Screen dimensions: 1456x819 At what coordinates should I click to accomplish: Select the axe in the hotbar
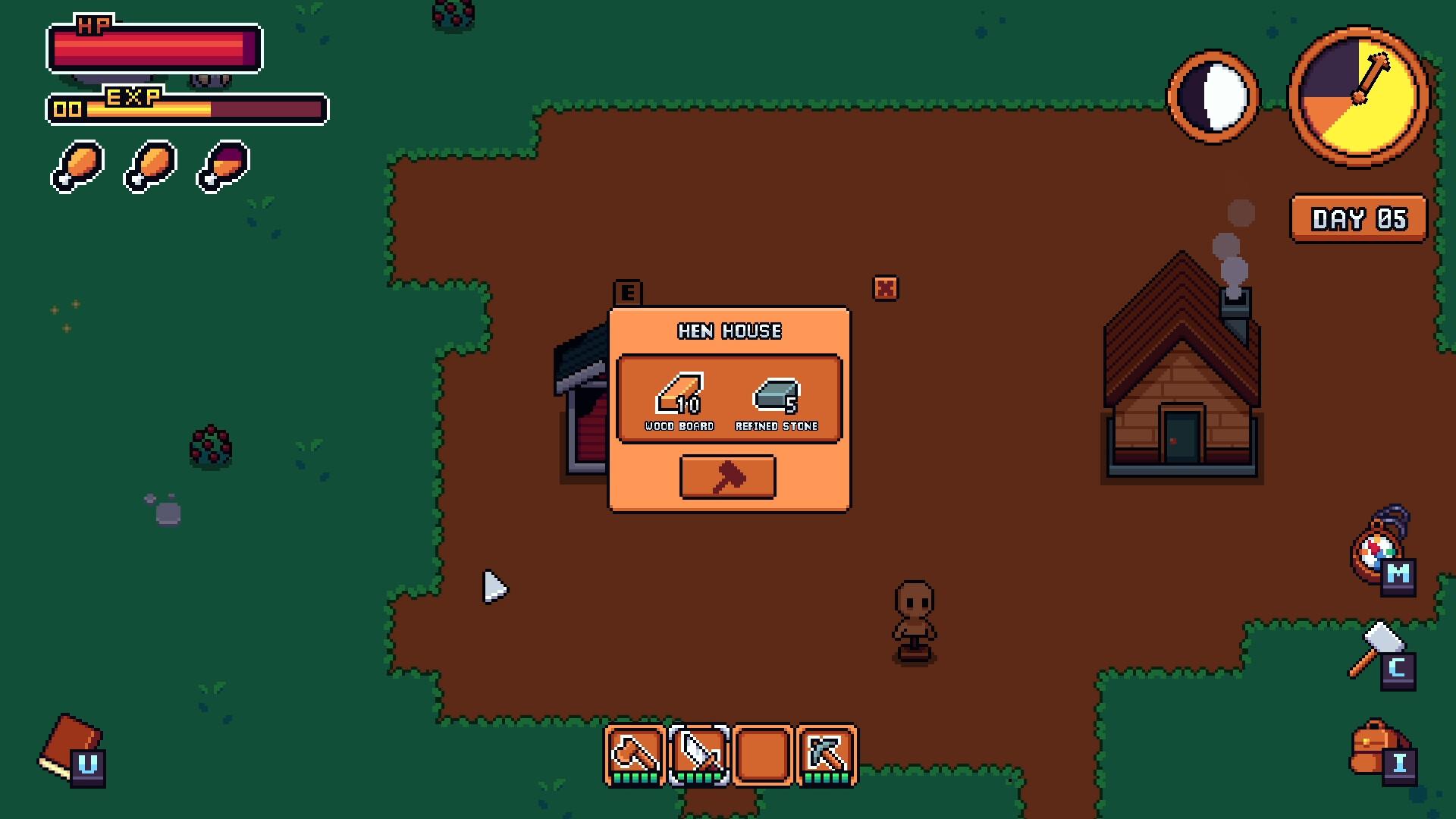(635, 755)
